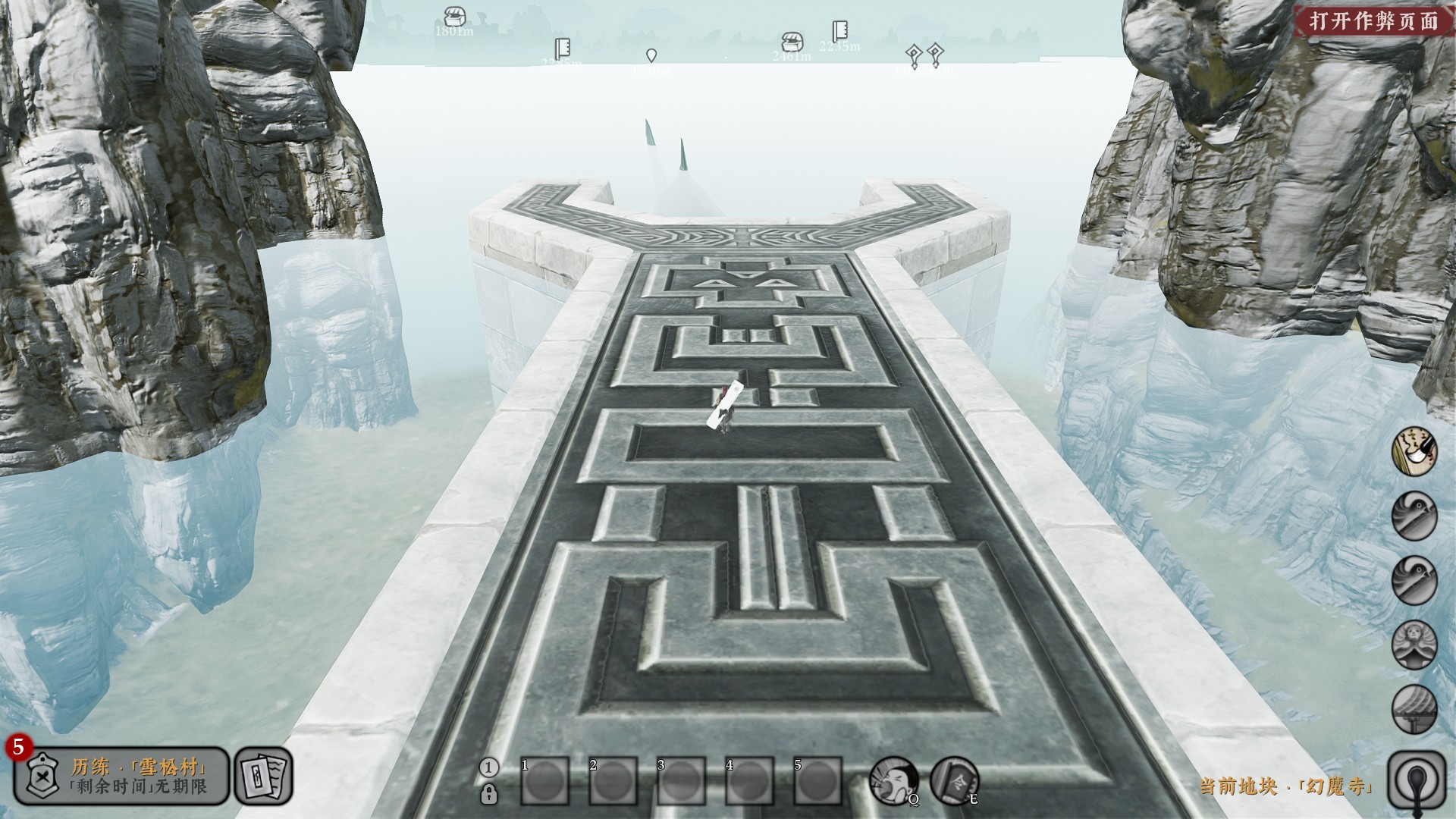
Task: Activate the shouting face skill
Action: [x=893, y=780]
